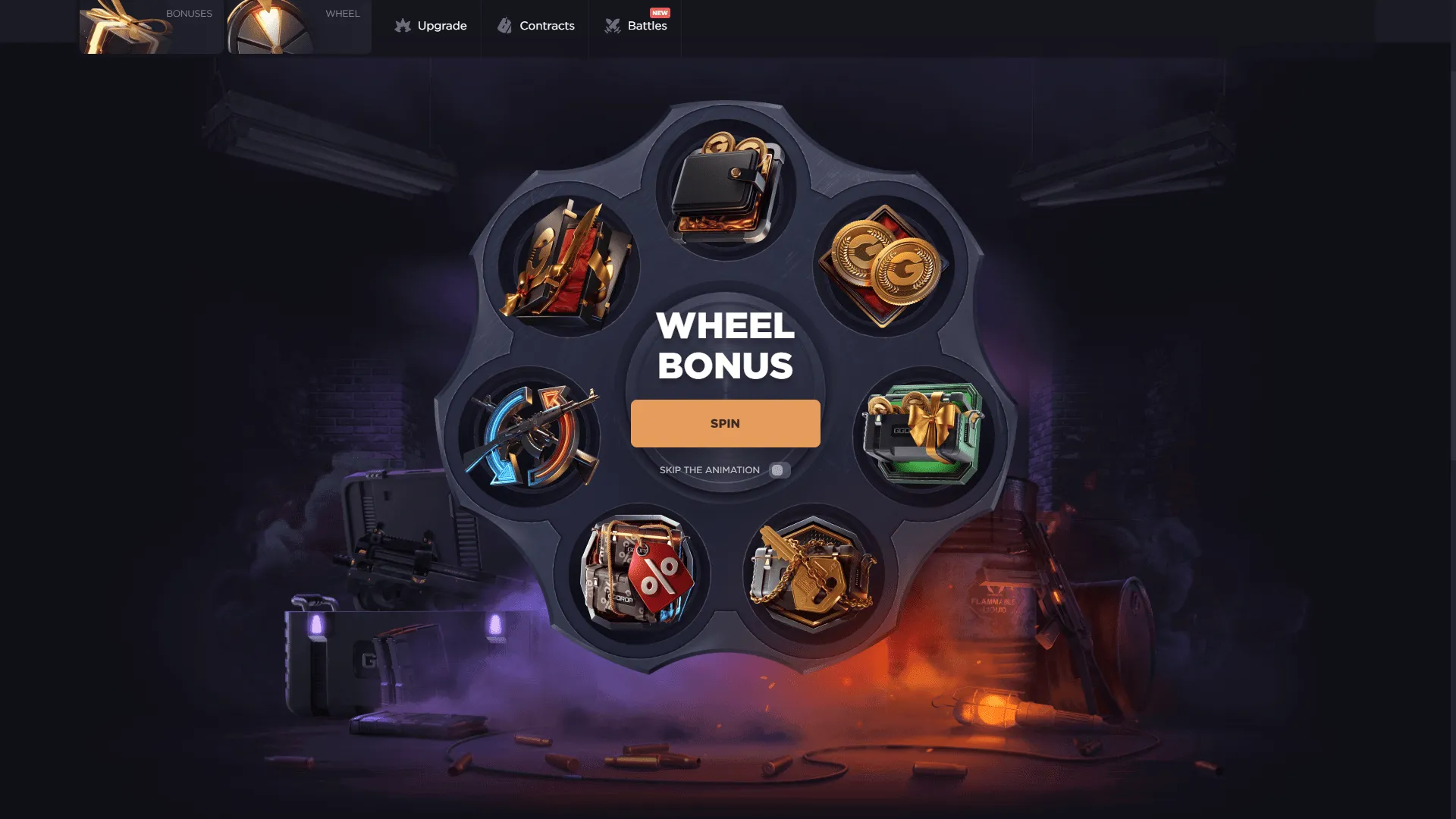This screenshot has height=819, width=1456.
Task: Open the Battles section
Action: 635,26
